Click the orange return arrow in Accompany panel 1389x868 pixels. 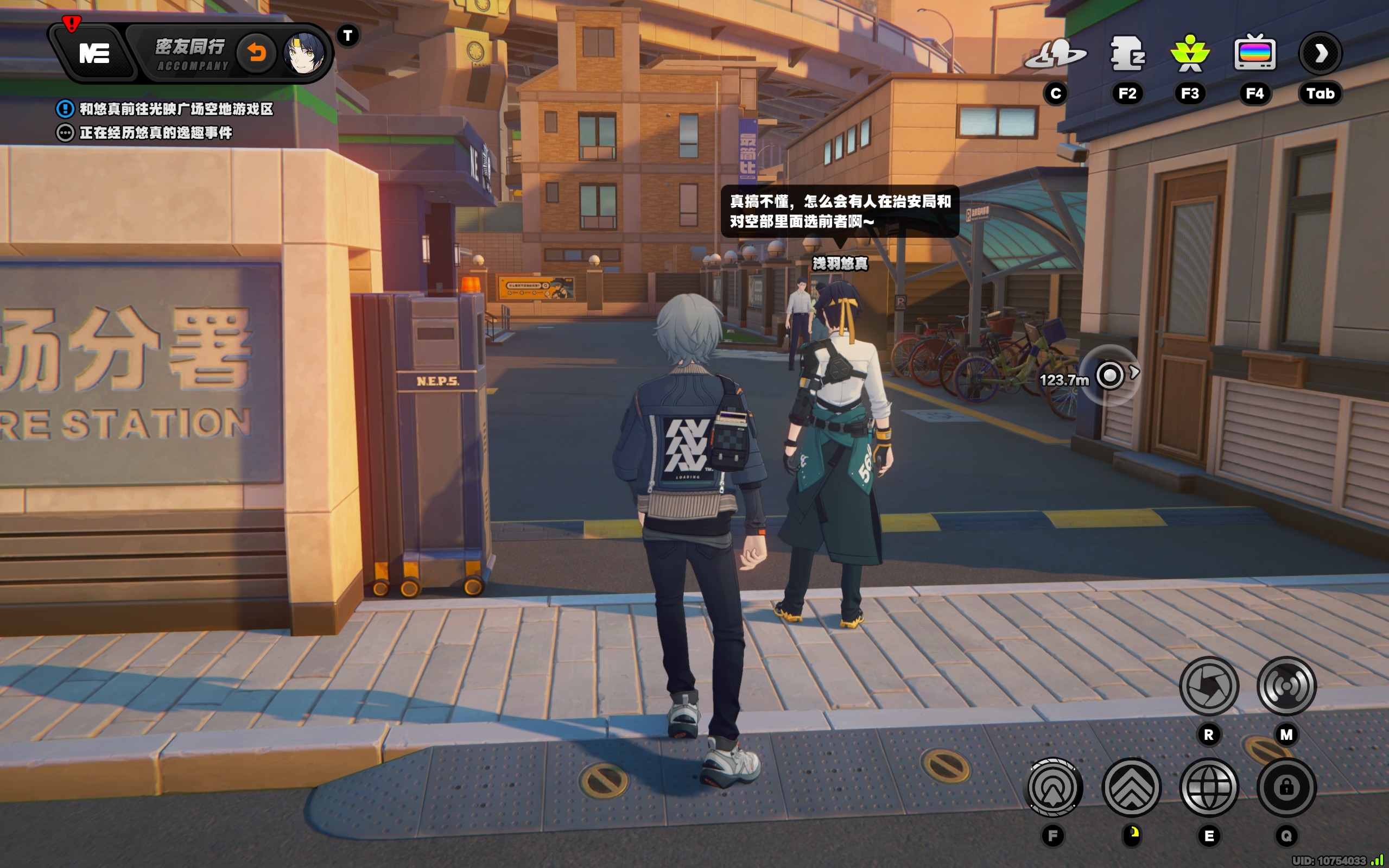tap(257, 54)
